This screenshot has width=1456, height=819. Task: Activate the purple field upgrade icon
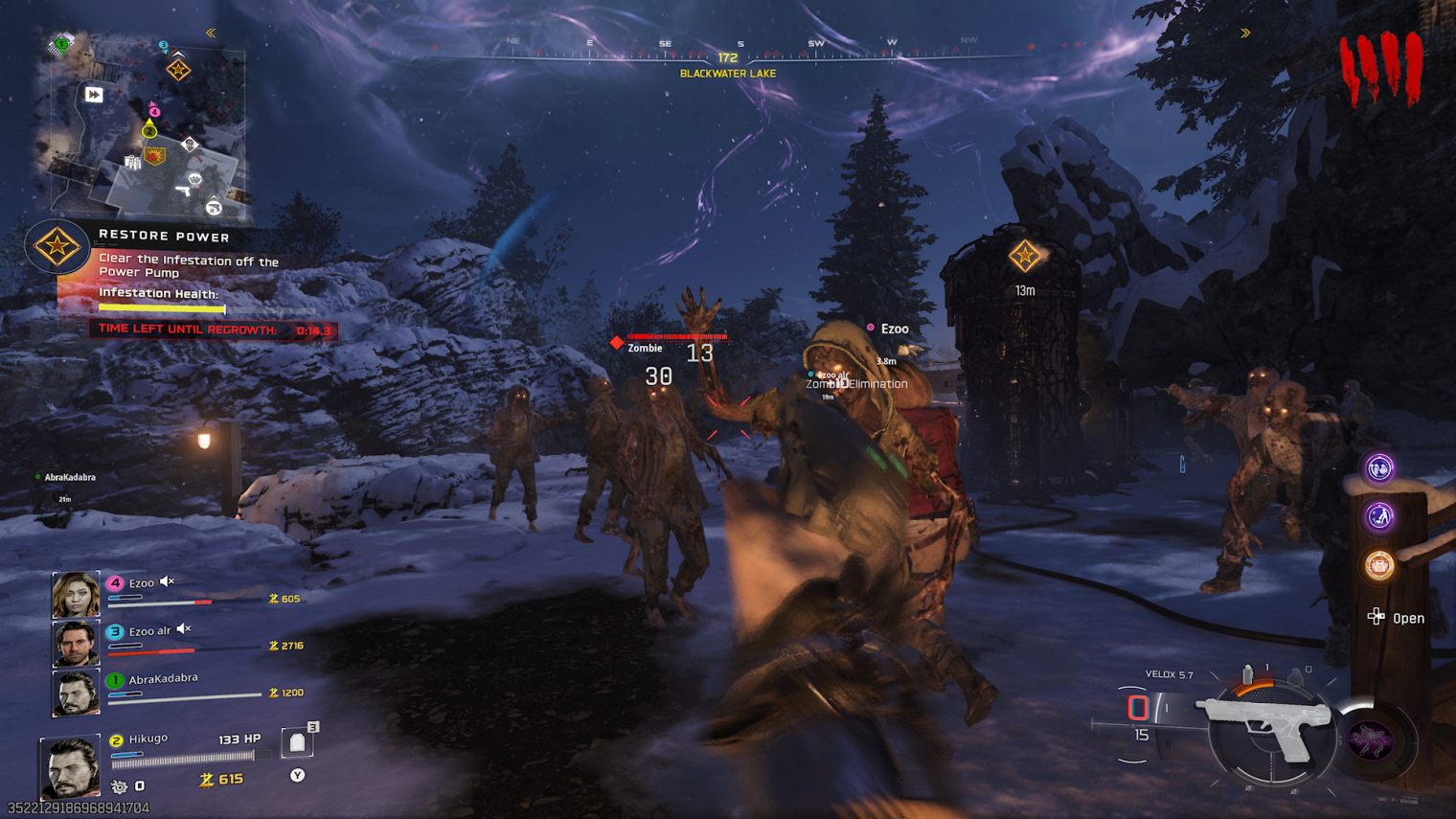[1371, 740]
